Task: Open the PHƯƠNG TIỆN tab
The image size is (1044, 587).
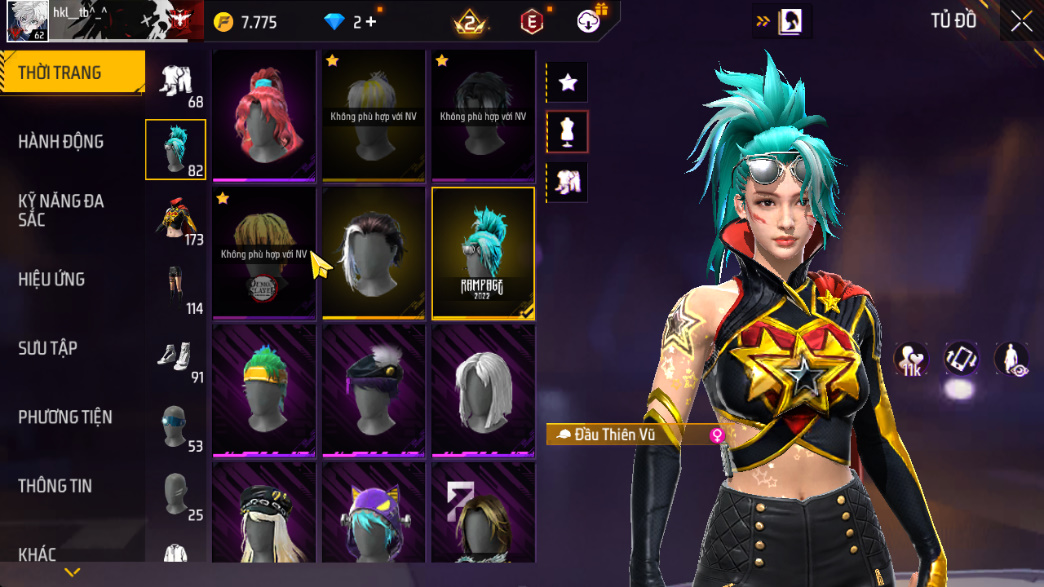Action: pyautogui.click(x=65, y=417)
